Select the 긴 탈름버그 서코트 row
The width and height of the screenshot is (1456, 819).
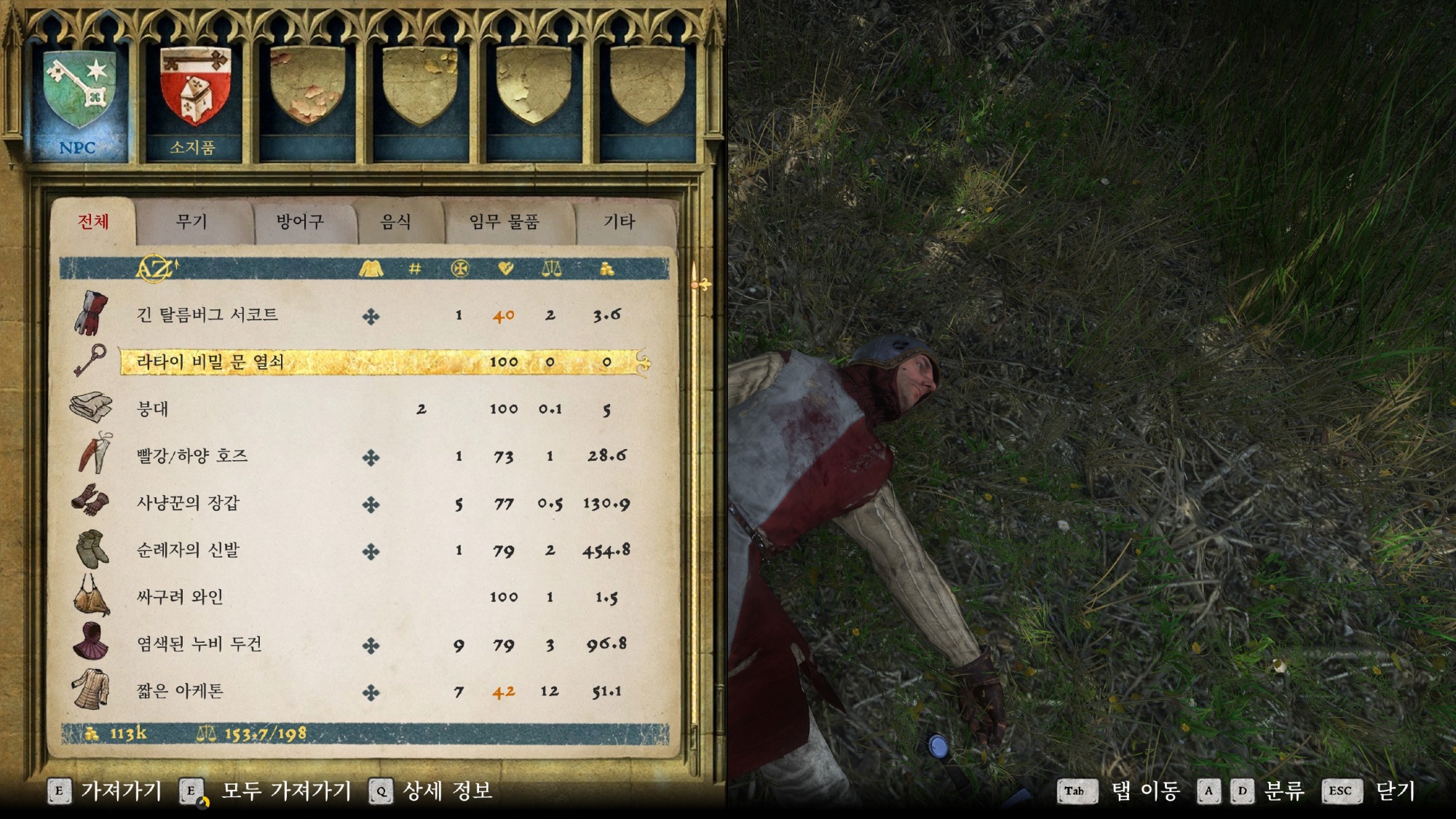pyautogui.click(x=207, y=315)
